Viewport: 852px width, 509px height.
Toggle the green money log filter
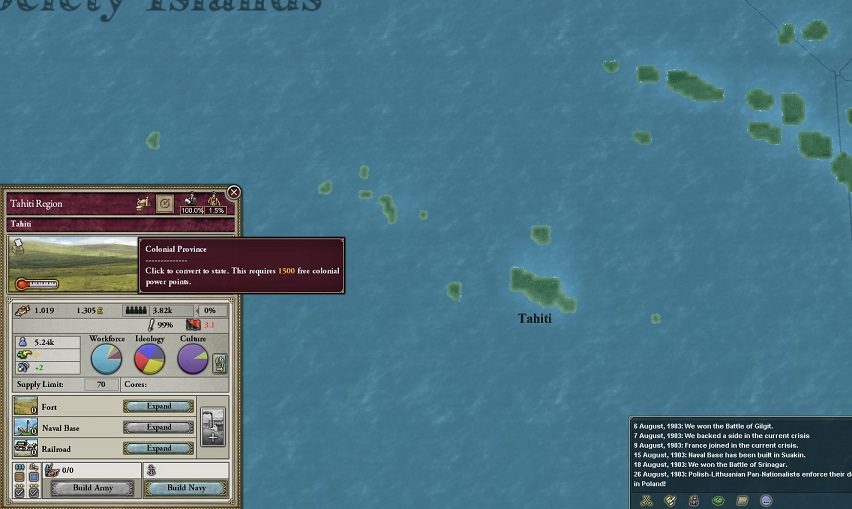[x=717, y=499]
